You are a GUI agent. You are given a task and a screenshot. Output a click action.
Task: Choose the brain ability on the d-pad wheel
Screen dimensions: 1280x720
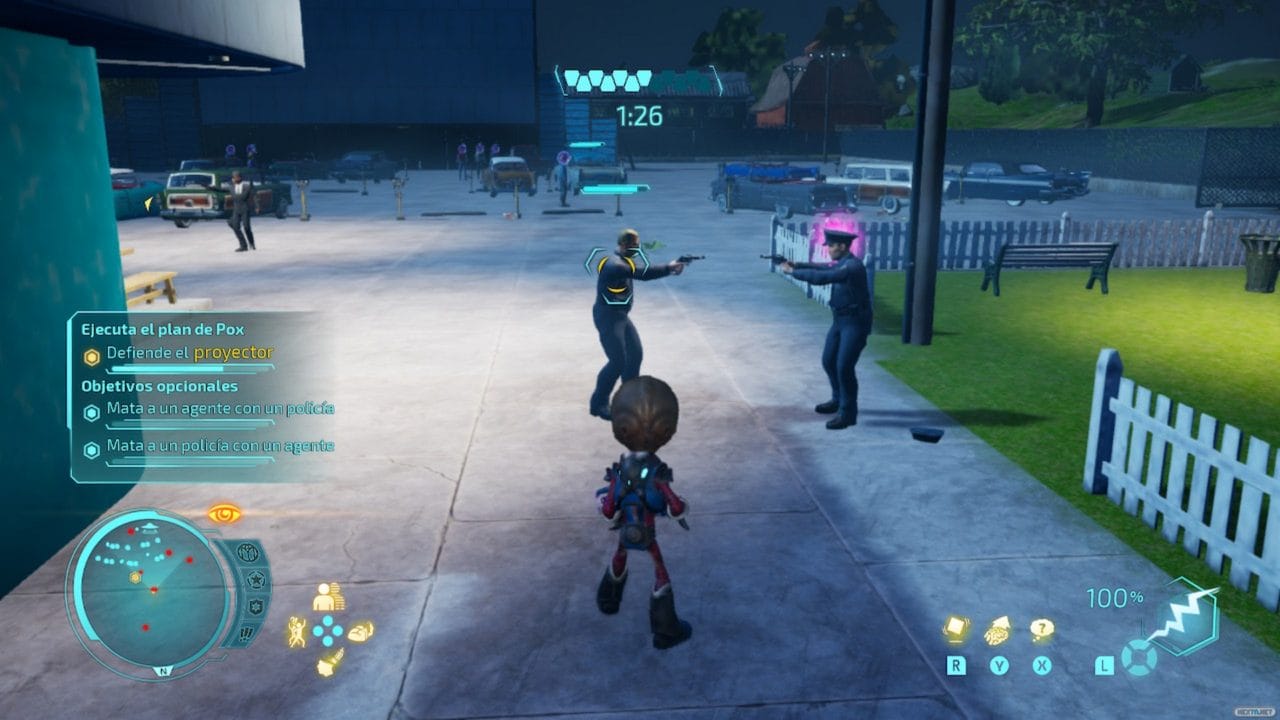point(360,632)
